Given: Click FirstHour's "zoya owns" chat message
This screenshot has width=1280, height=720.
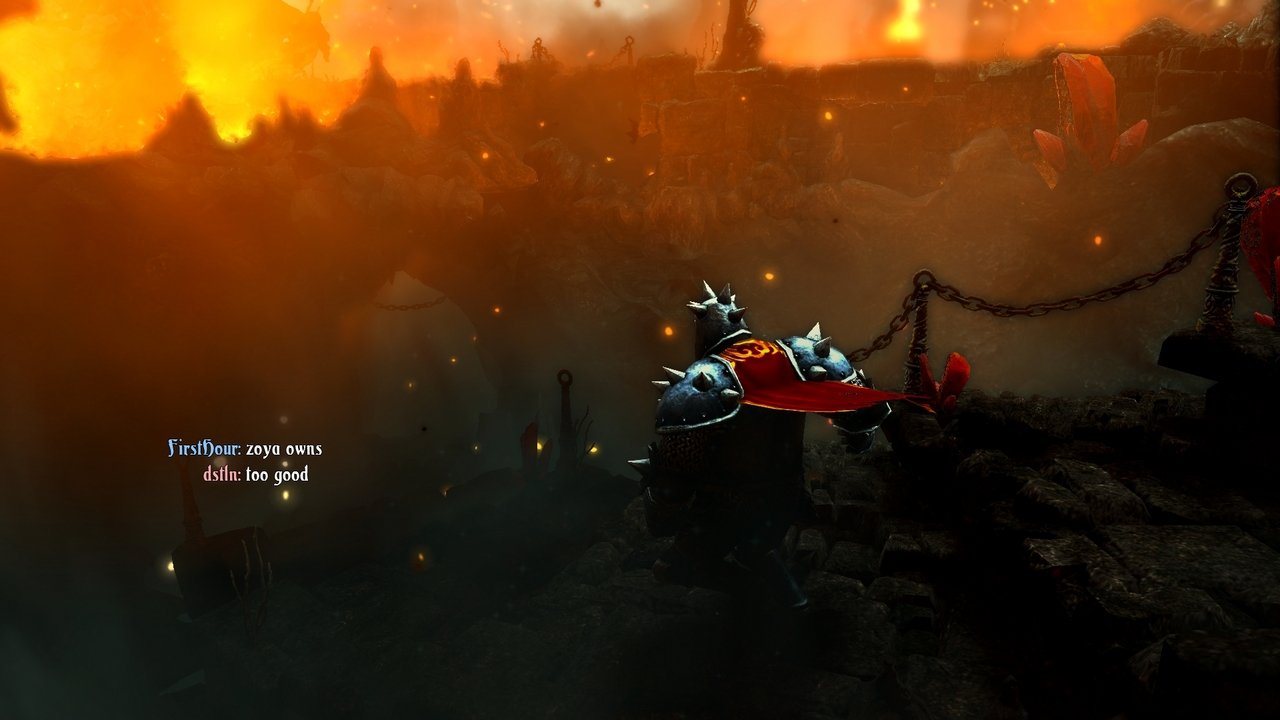Looking at the screenshot, I should pyautogui.click(x=283, y=449).
